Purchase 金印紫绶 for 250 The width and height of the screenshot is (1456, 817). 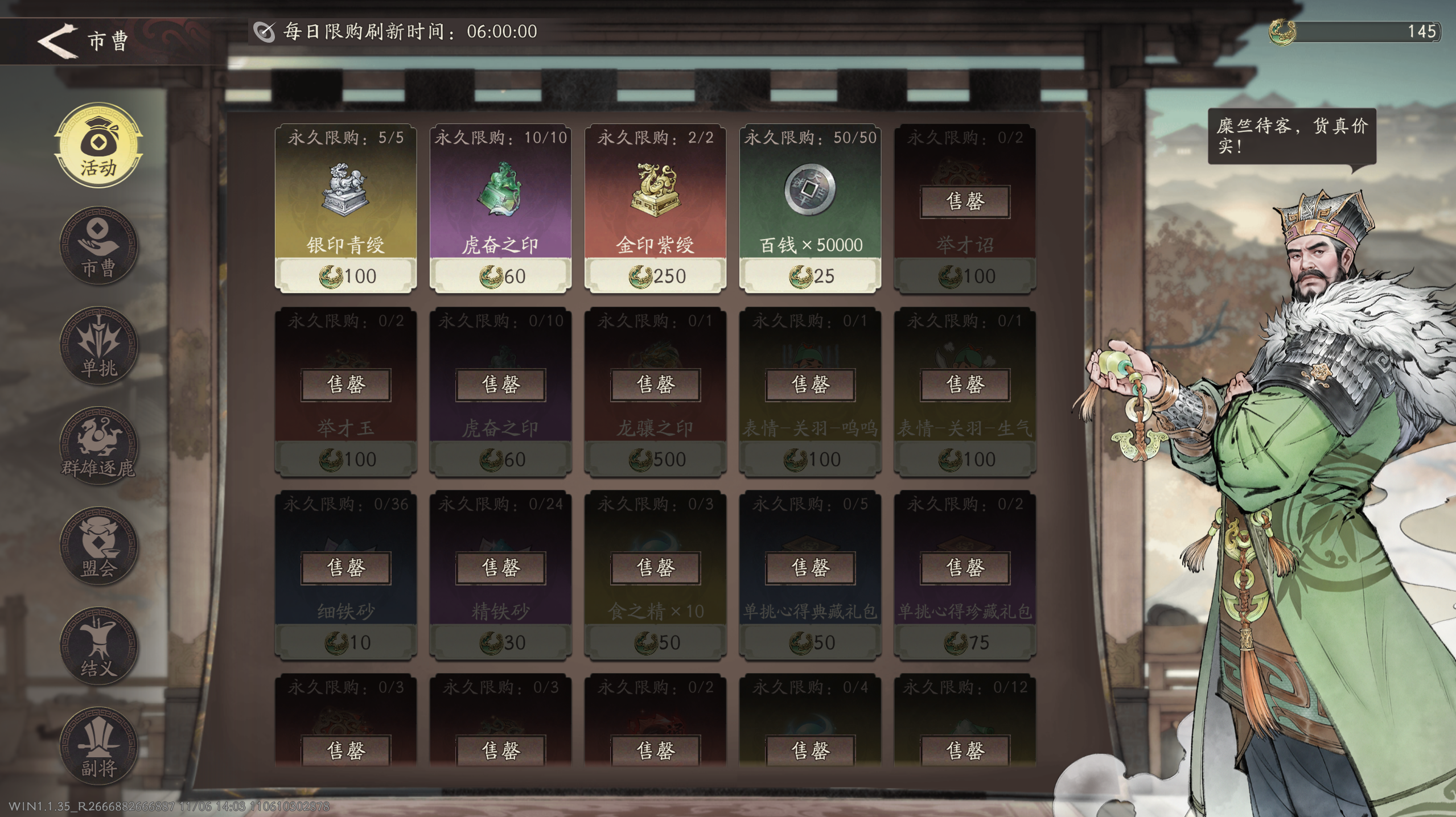pyautogui.click(x=656, y=275)
